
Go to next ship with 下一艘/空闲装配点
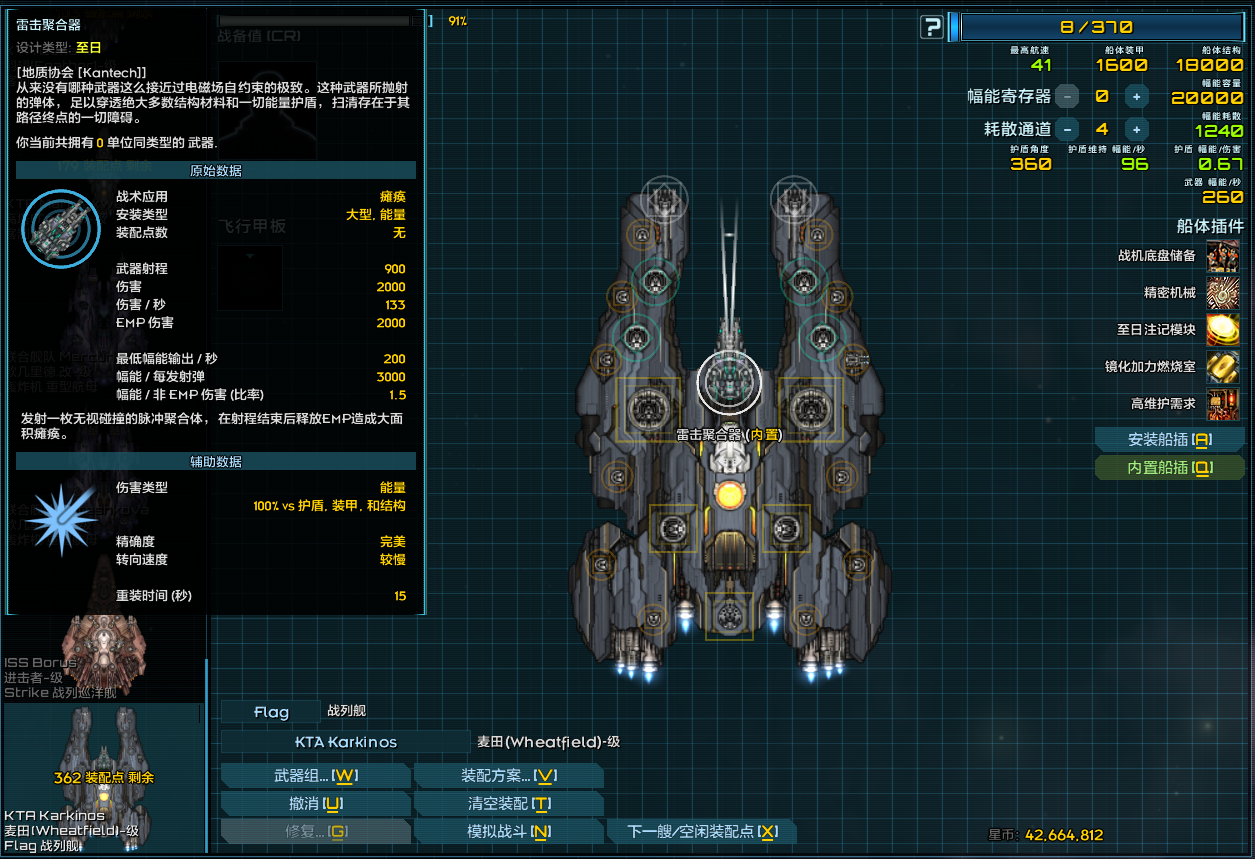click(701, 832)
